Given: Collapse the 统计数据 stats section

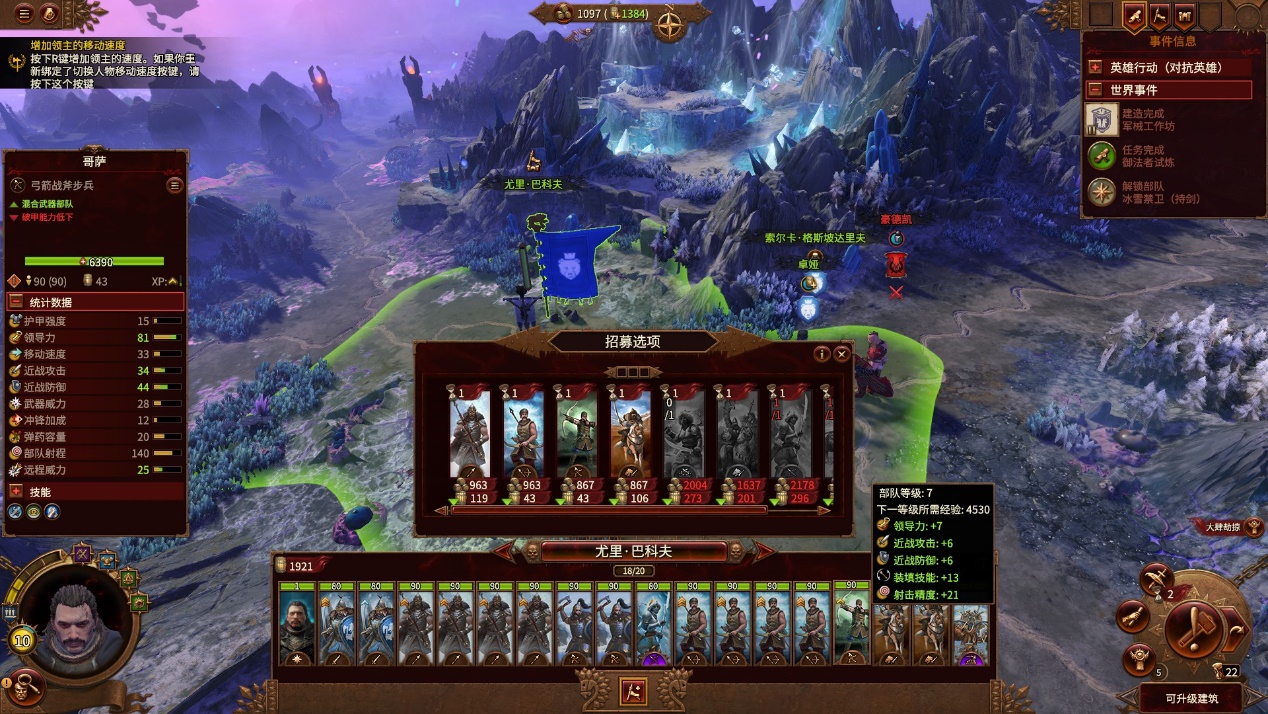Looking at the screenshot, I should [x=17, y=302].
